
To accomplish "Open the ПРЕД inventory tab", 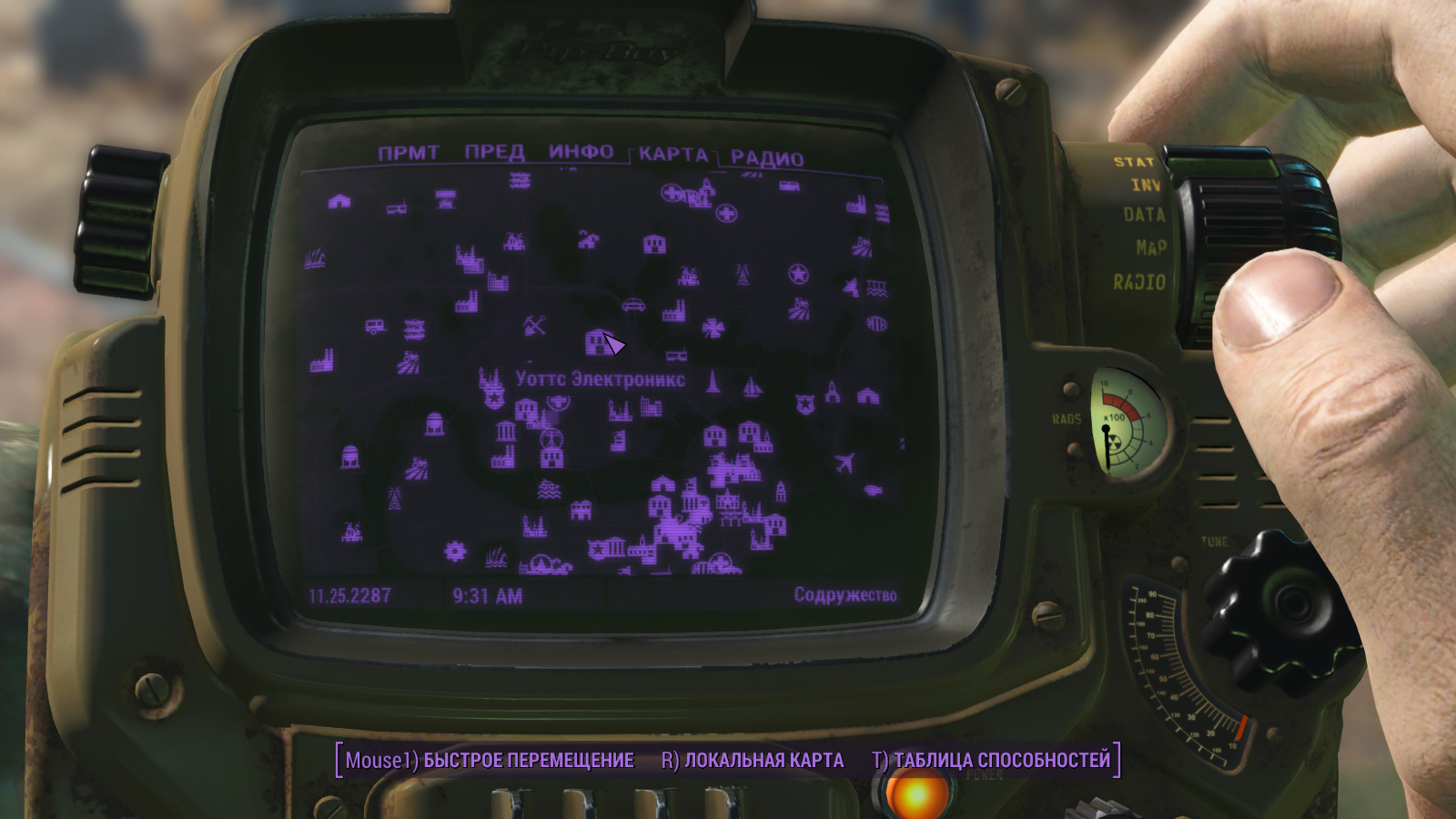I will pos(494,152).
